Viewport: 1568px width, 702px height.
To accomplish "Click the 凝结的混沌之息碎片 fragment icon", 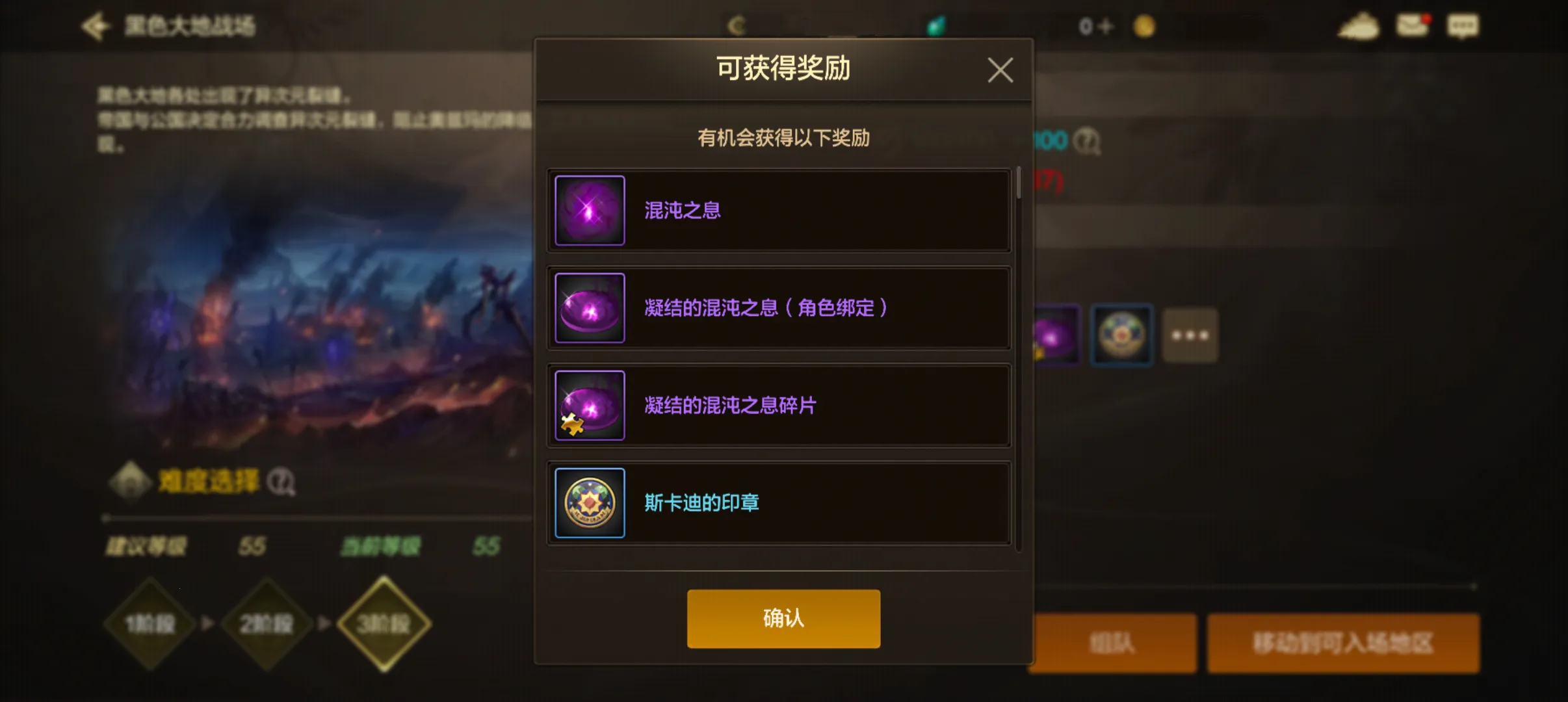I will point(589,404).
